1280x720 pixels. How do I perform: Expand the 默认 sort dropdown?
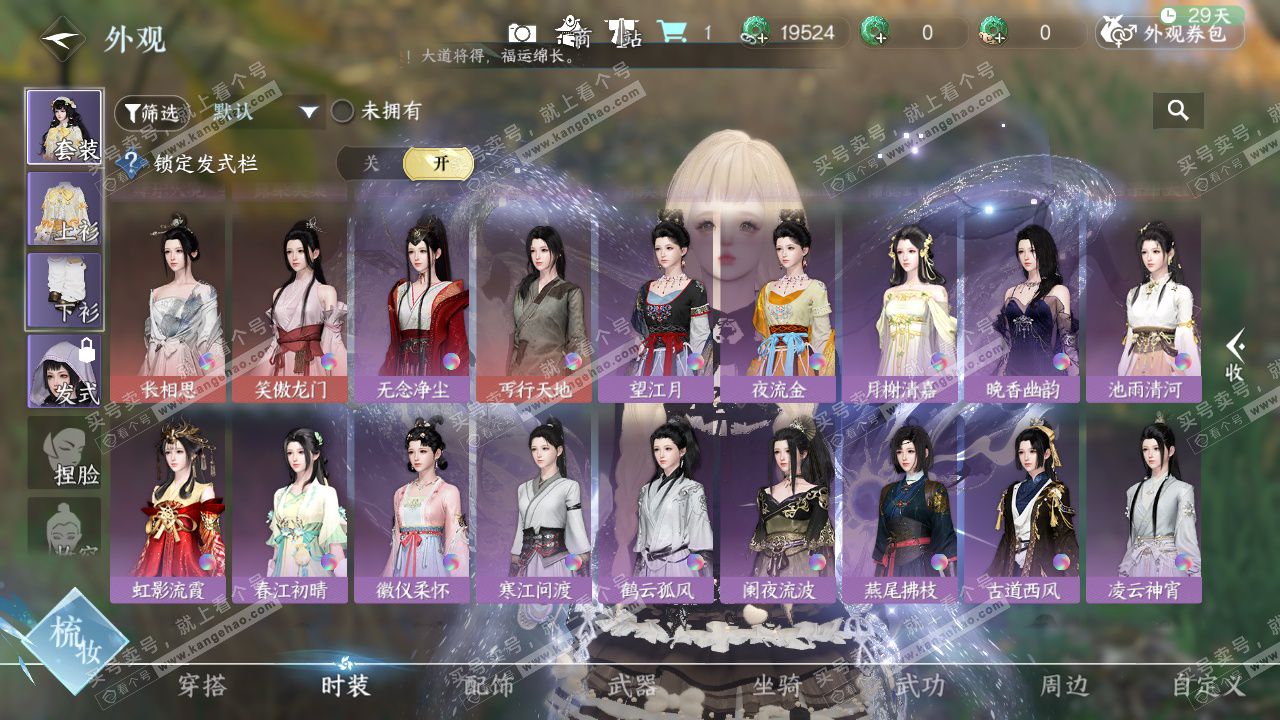pyautogui.click(x=308, y=112)
